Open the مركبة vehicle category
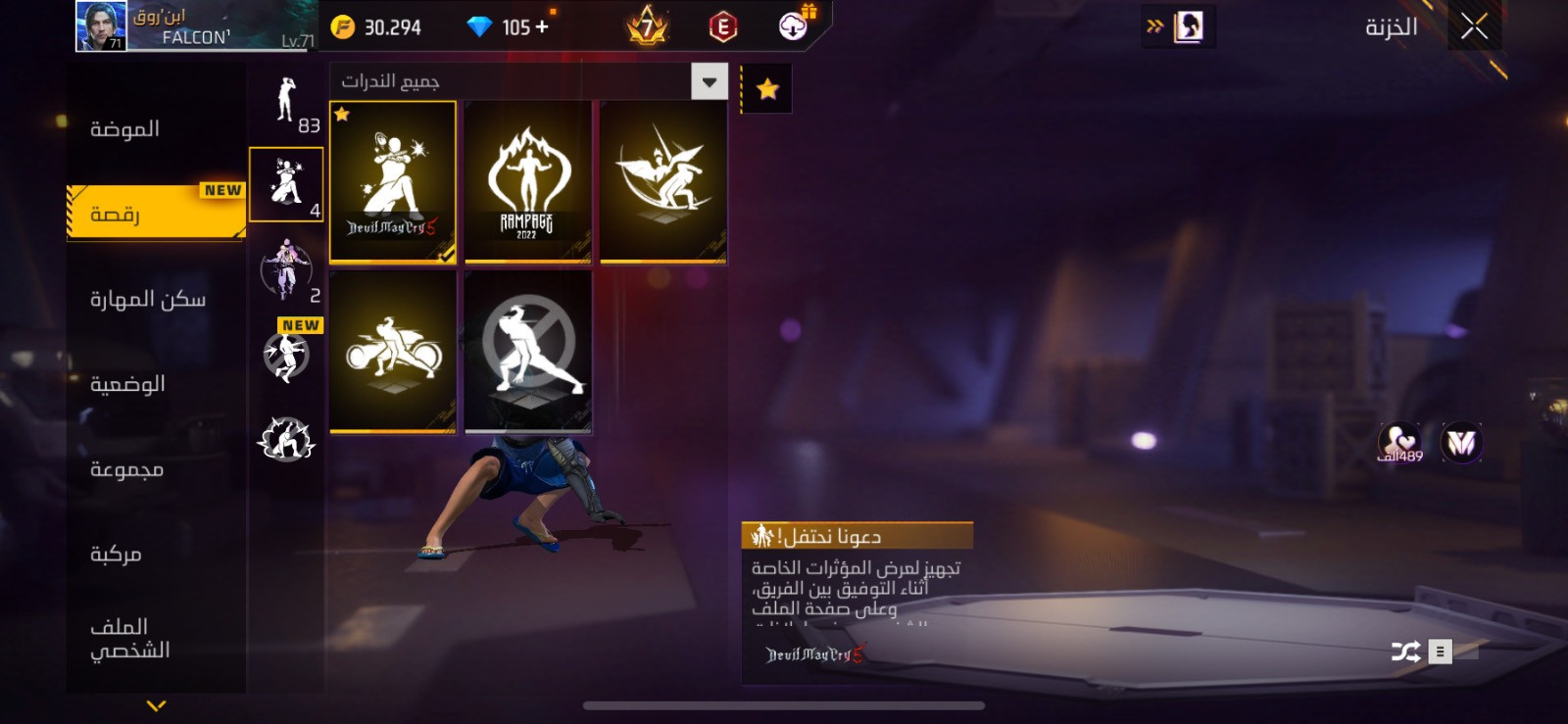This screenshot has width=1568, height=724. click(117, 555)
